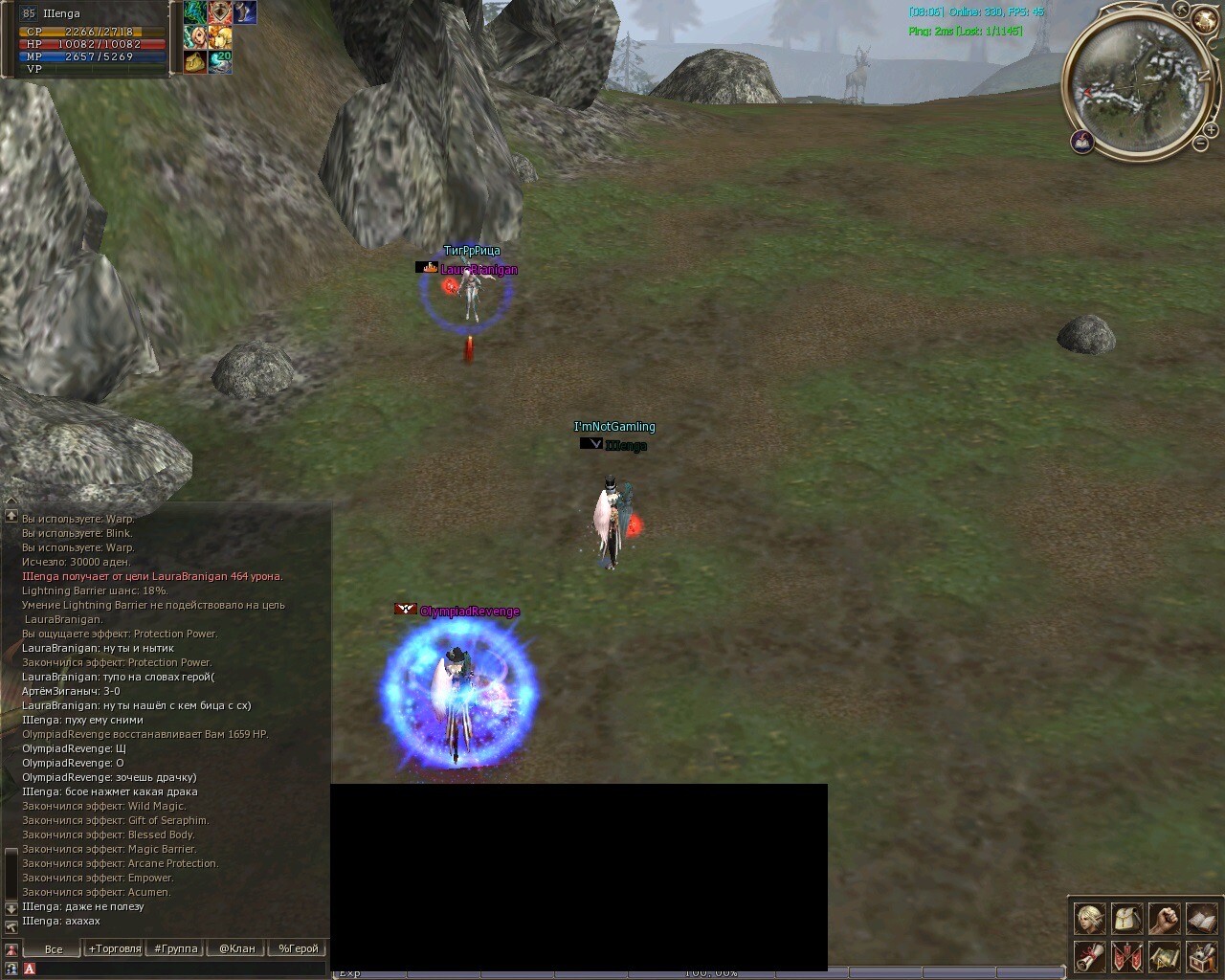Screen dimensions: 1225x980
Task: Click the purple book button beside minimap
Action: point(1082,143)
